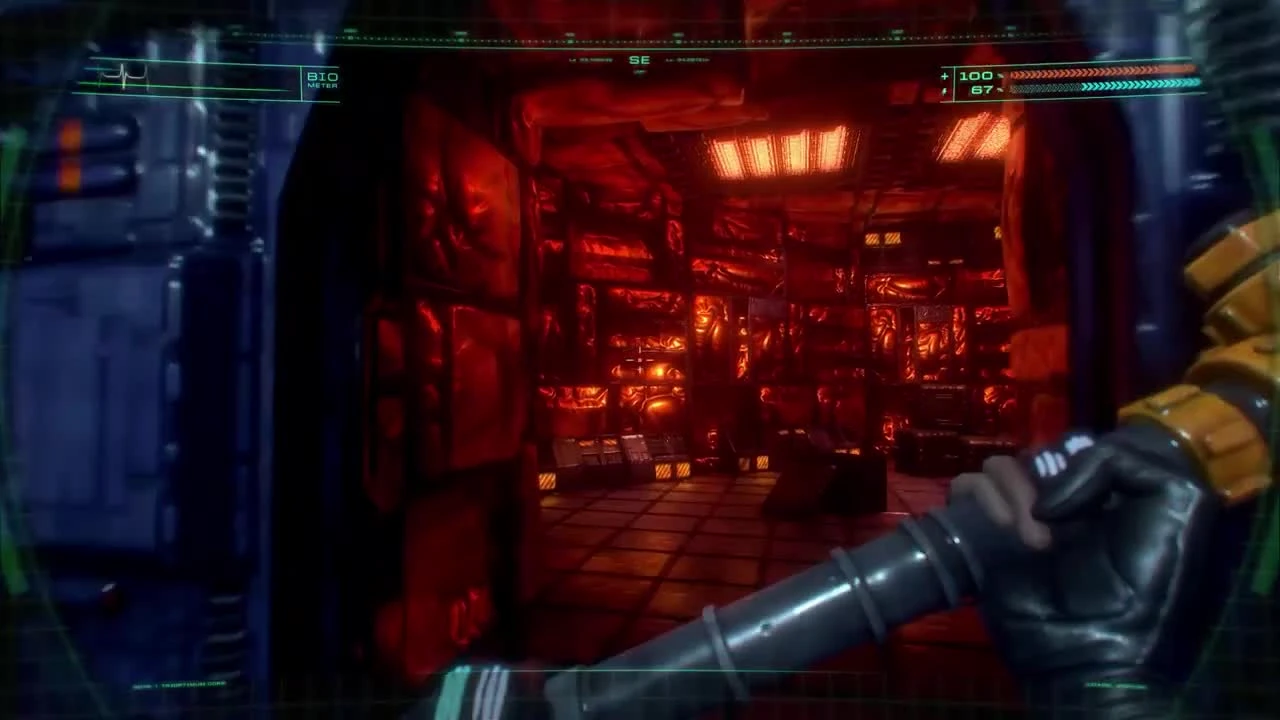Select the health cross icon on HUD
The height and width of the screenshot is (720, 1280).
tap(942, 76)
